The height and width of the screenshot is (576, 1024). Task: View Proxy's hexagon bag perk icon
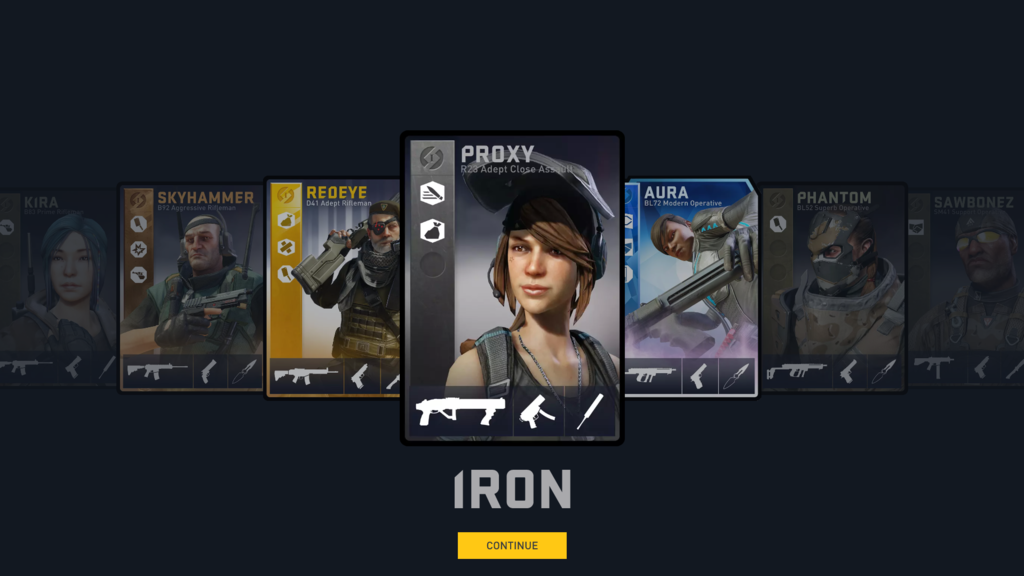[431, 229]
